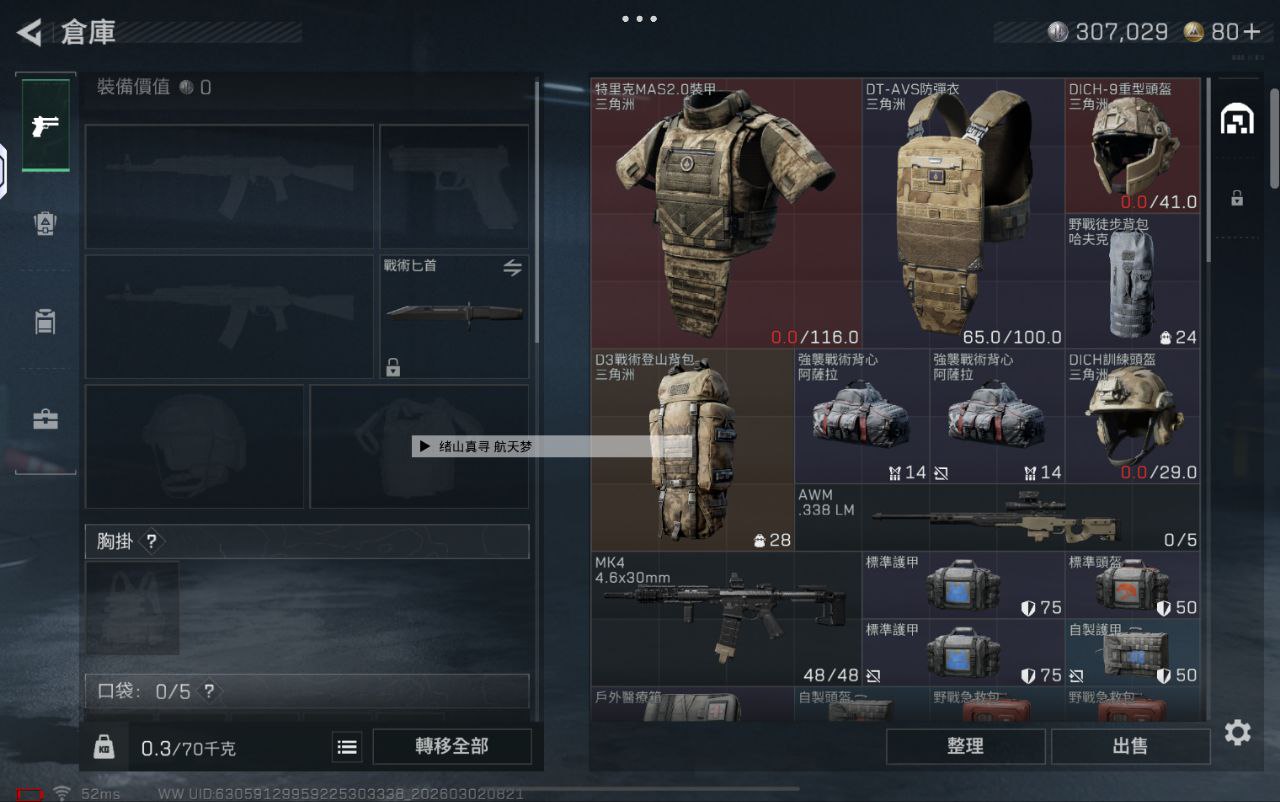This screenshot has height=802, width=1280.
Task: Select the 戰術匕首 knife slot
Action: pyautogui.click(x=454, y=316)
